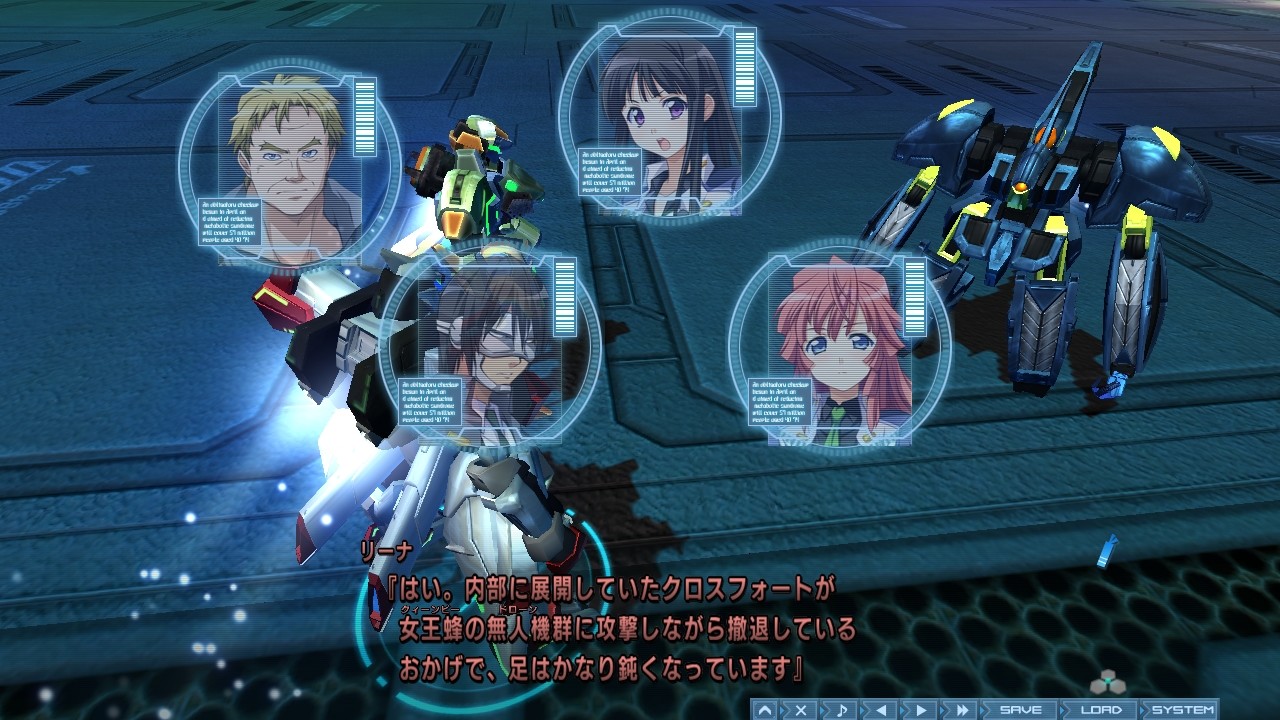Collapse the message window with the up-arrow icon

[x=763, y=712]
